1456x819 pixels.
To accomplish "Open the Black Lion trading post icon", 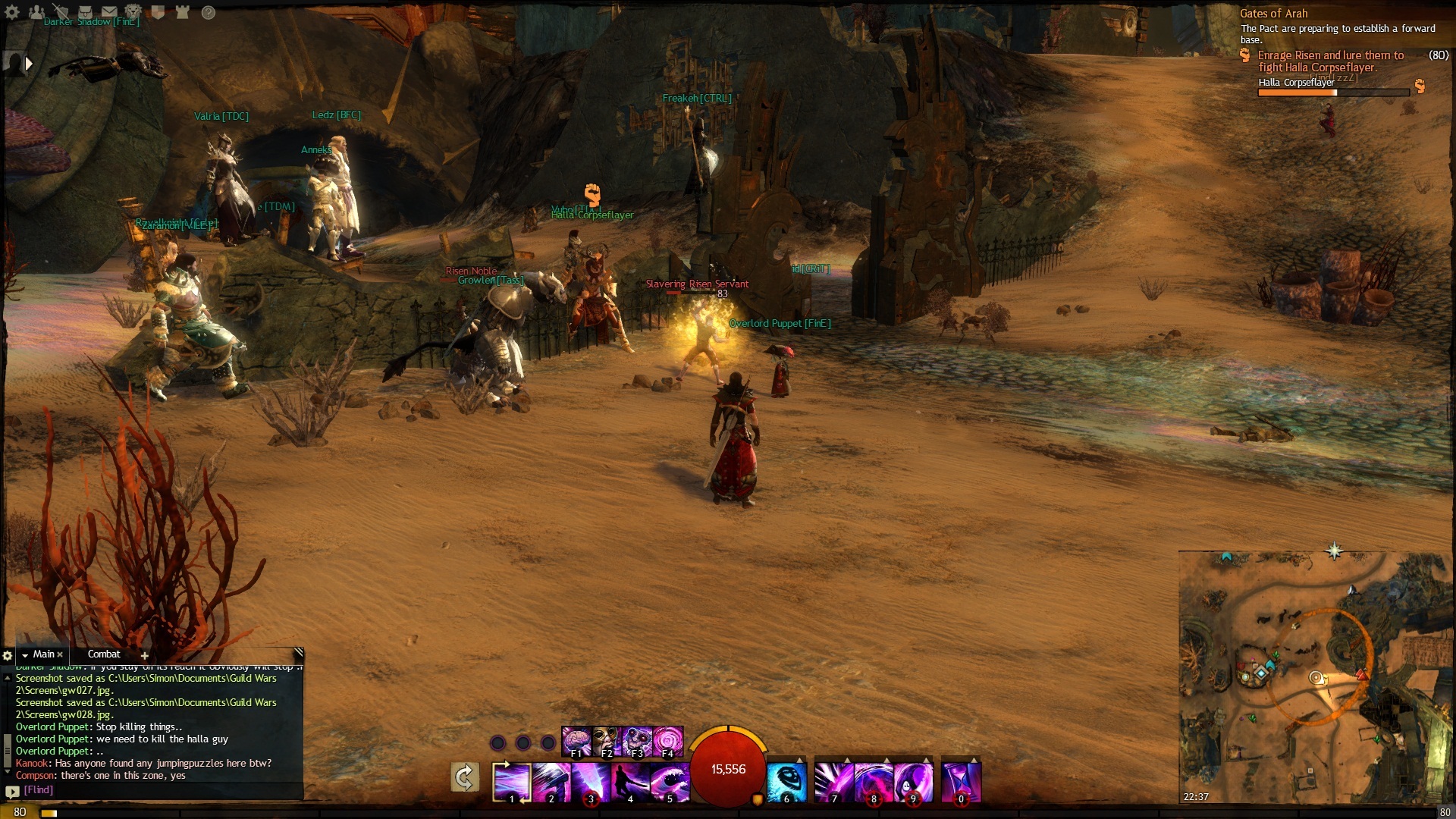I will click(133, 12).
